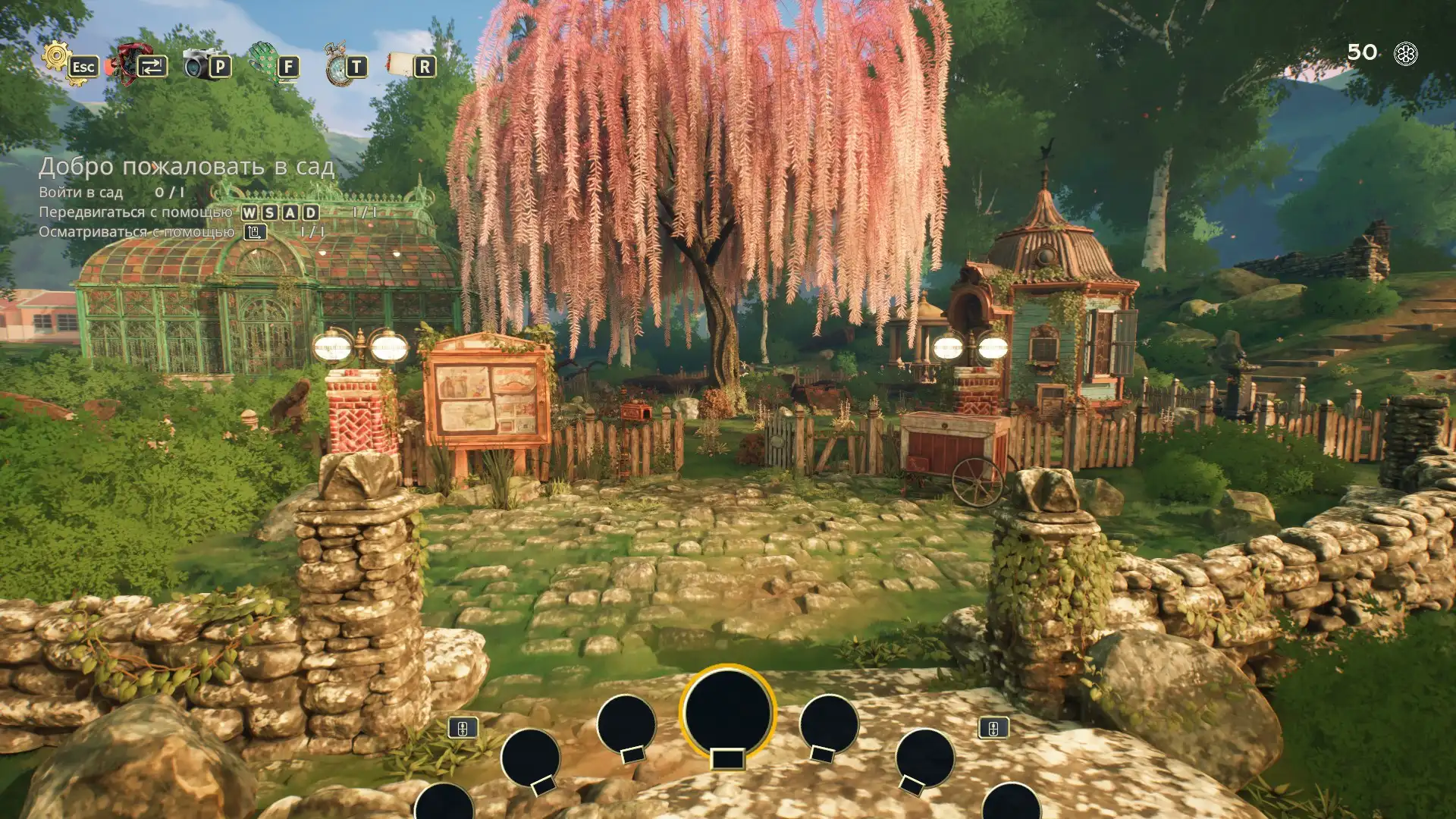Open settings via the golden gear icon
The width and height of the screenshot is (1456, 819).
(x=57, y=58)
